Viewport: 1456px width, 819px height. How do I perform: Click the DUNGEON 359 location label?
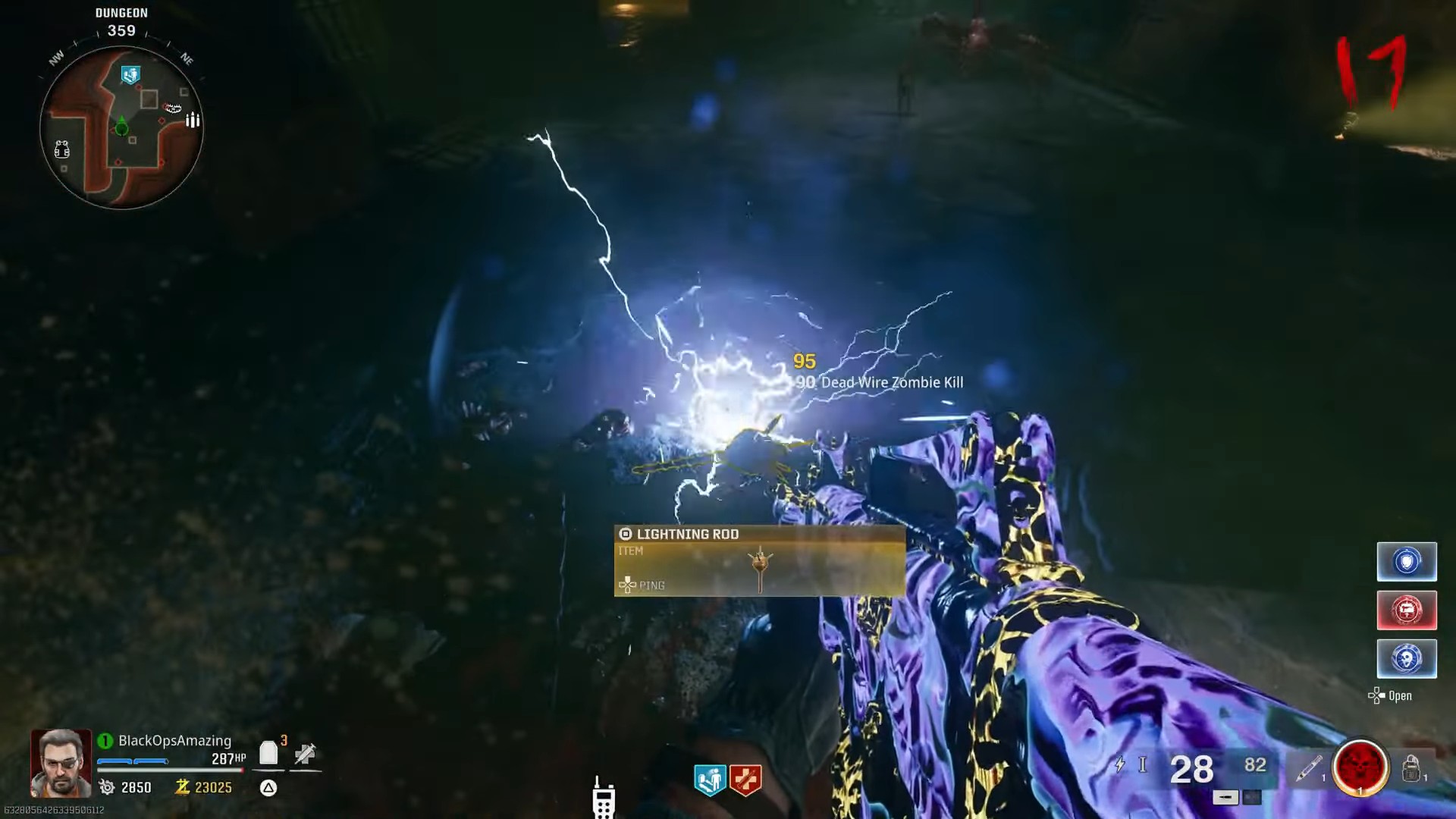point(121,19)
